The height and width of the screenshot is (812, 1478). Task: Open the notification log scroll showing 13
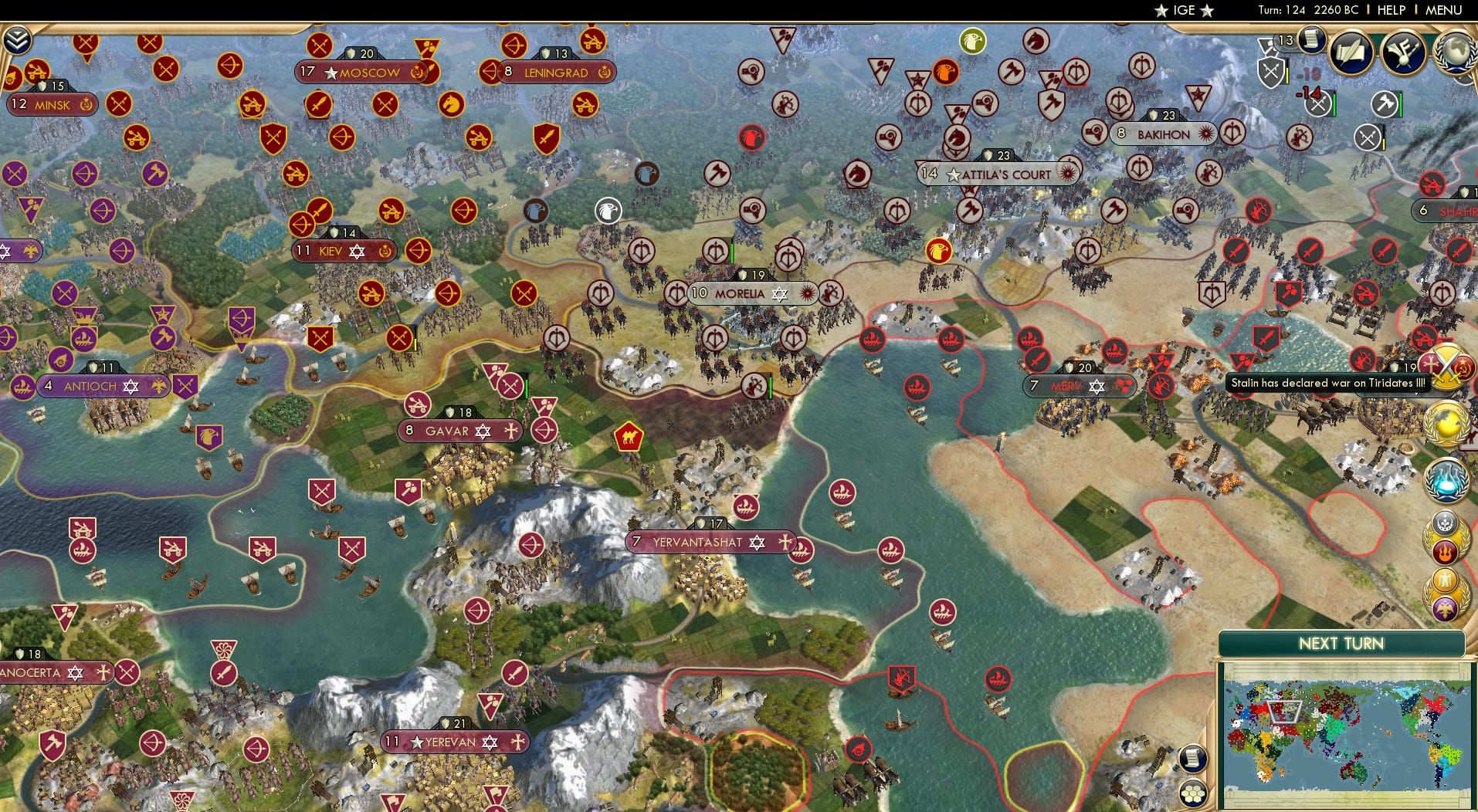click(1313, 42)
